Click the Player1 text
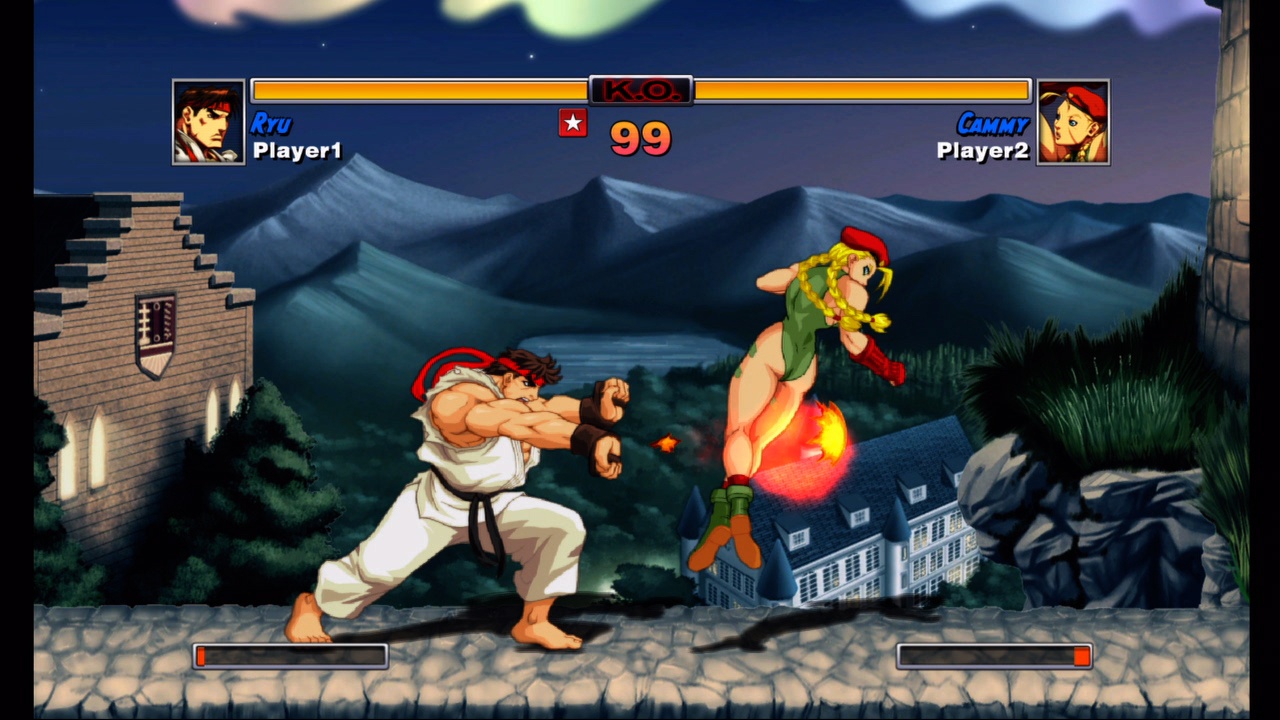The height and width of the screenshot is (720, 1280). coord(299,150)
